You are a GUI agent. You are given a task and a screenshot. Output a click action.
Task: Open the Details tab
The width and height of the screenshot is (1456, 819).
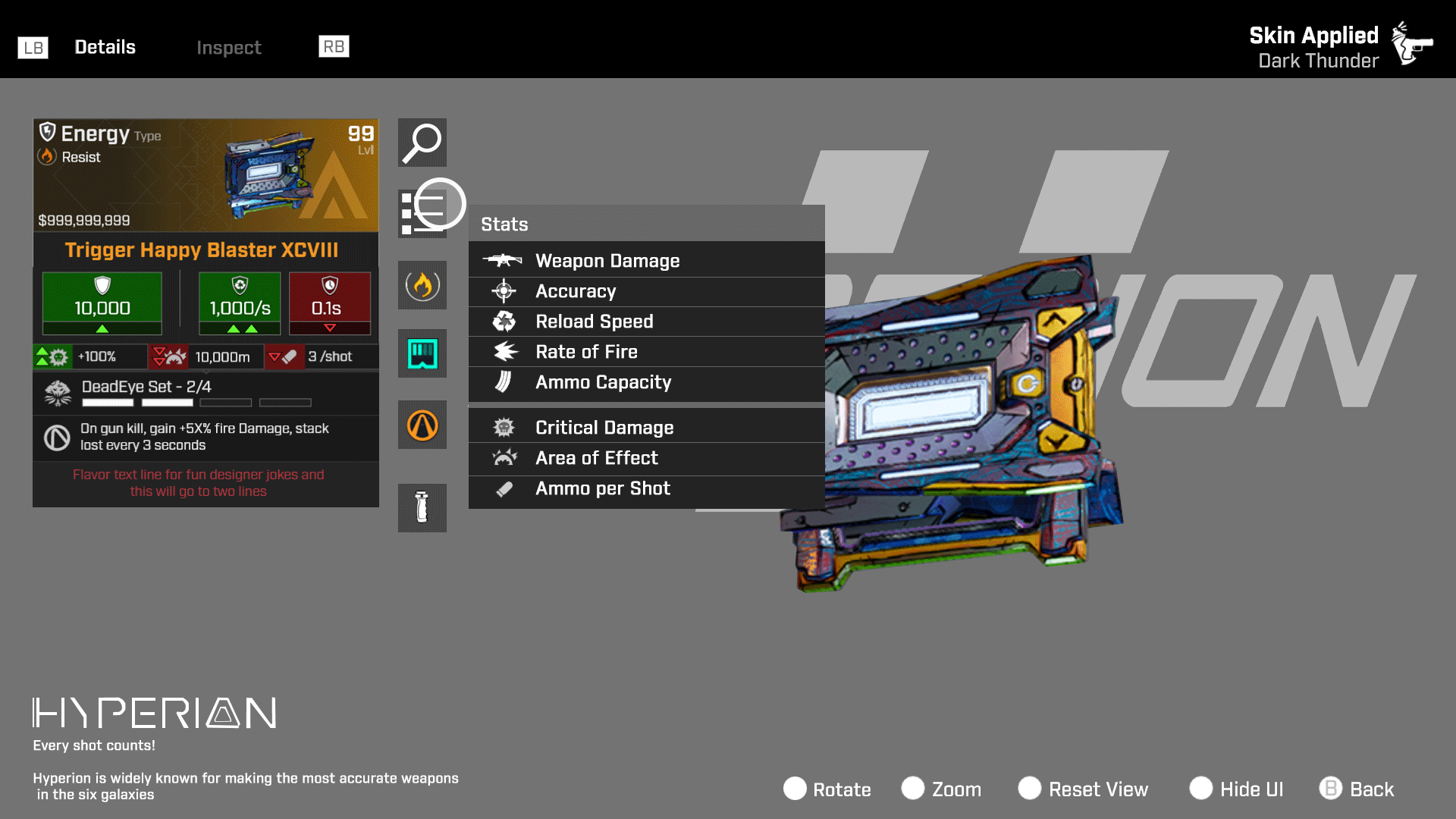pos(105,46)
